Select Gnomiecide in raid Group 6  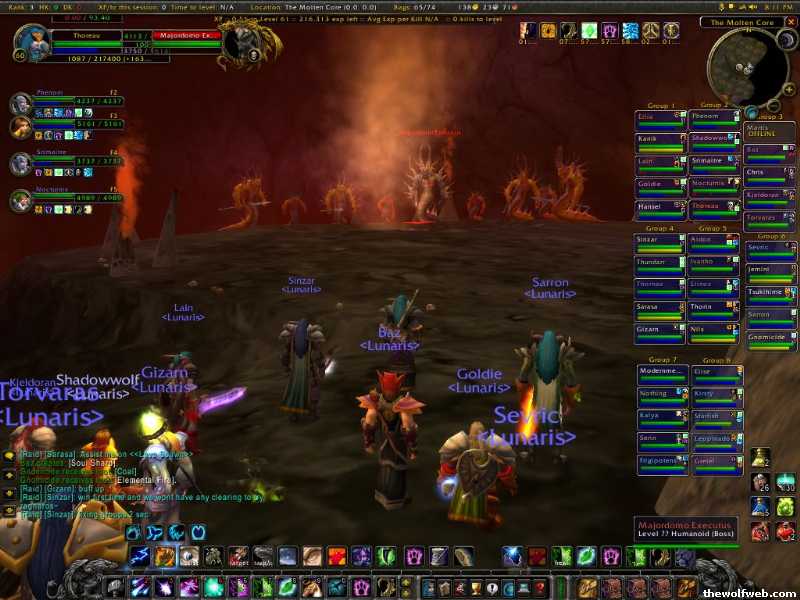[770, 338]
